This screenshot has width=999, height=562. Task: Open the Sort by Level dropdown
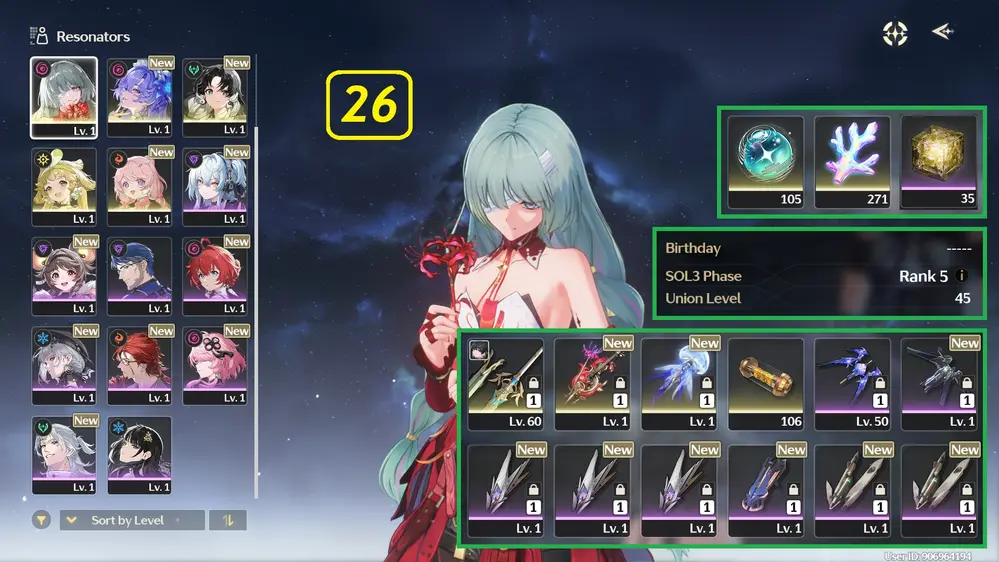(x=131, y=520)
